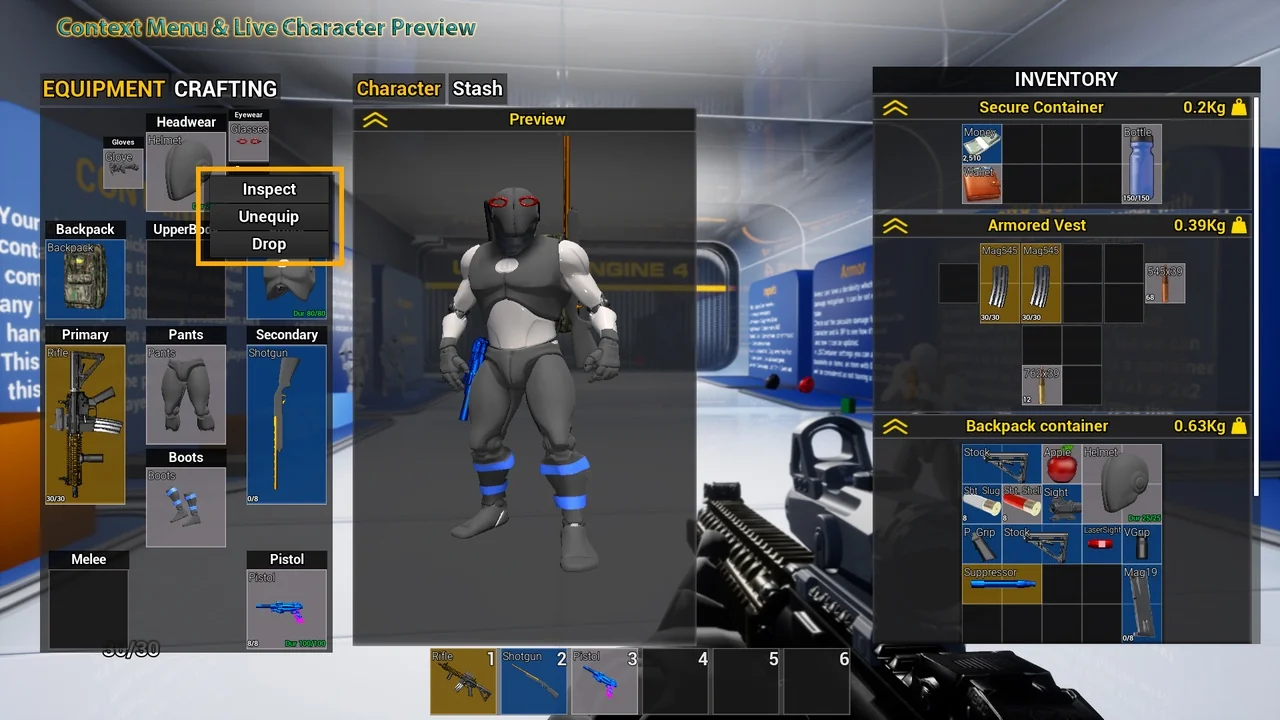Toggle the Armored Vest lock icon
This screenshot has height=720, width=1280.
1240,225
